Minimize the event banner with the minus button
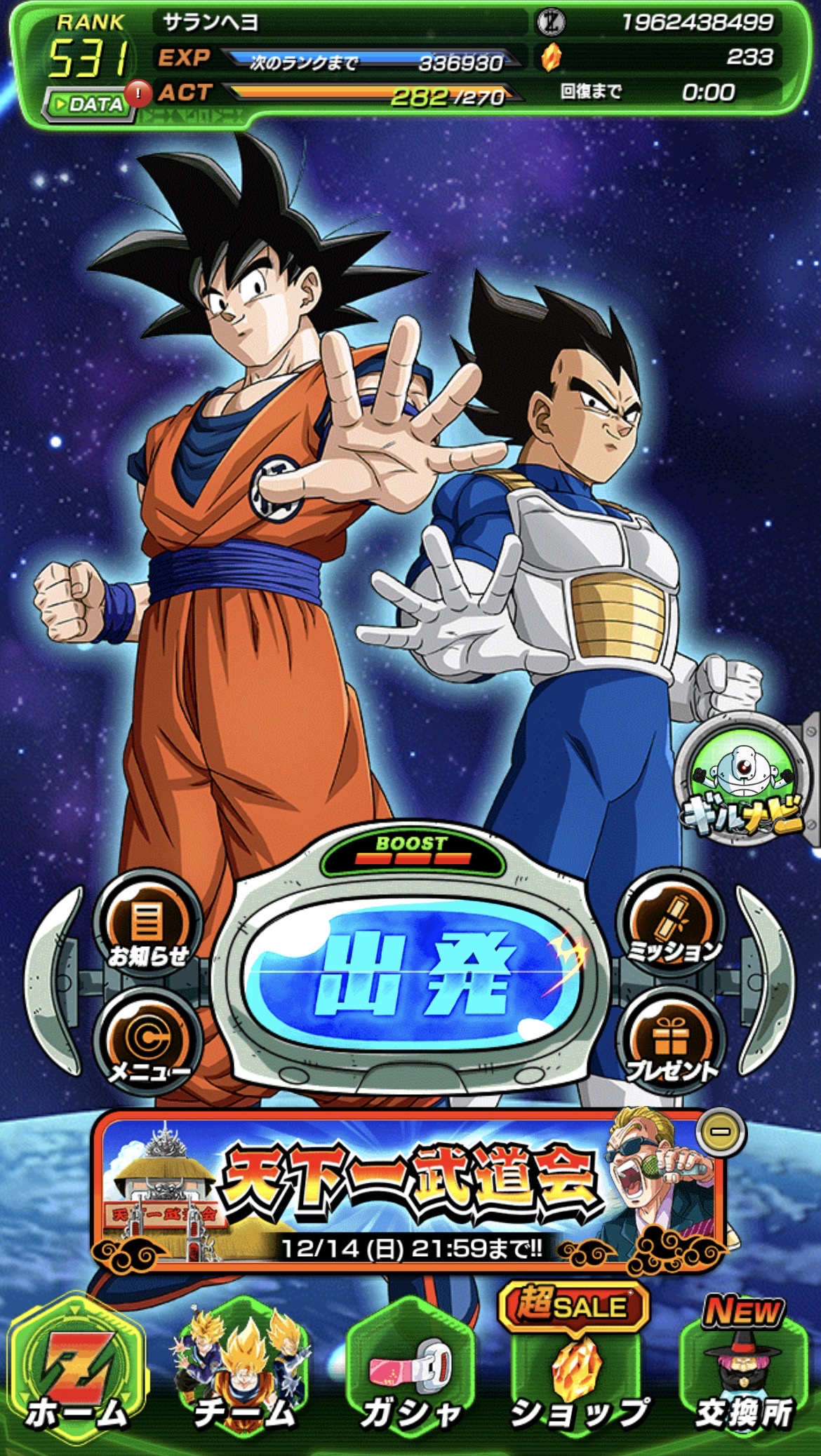The image size is (821, 1456). [x=721, y=1131]
